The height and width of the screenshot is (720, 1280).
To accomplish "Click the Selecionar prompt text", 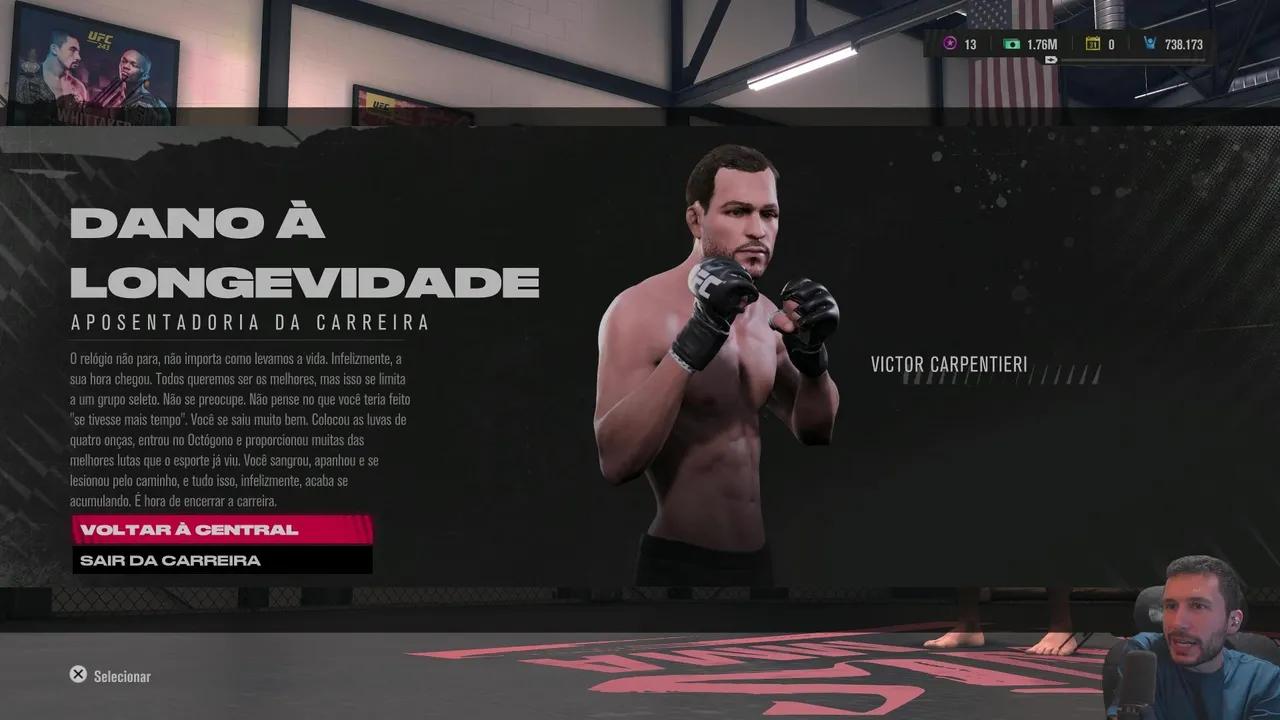I will point(121,676).
